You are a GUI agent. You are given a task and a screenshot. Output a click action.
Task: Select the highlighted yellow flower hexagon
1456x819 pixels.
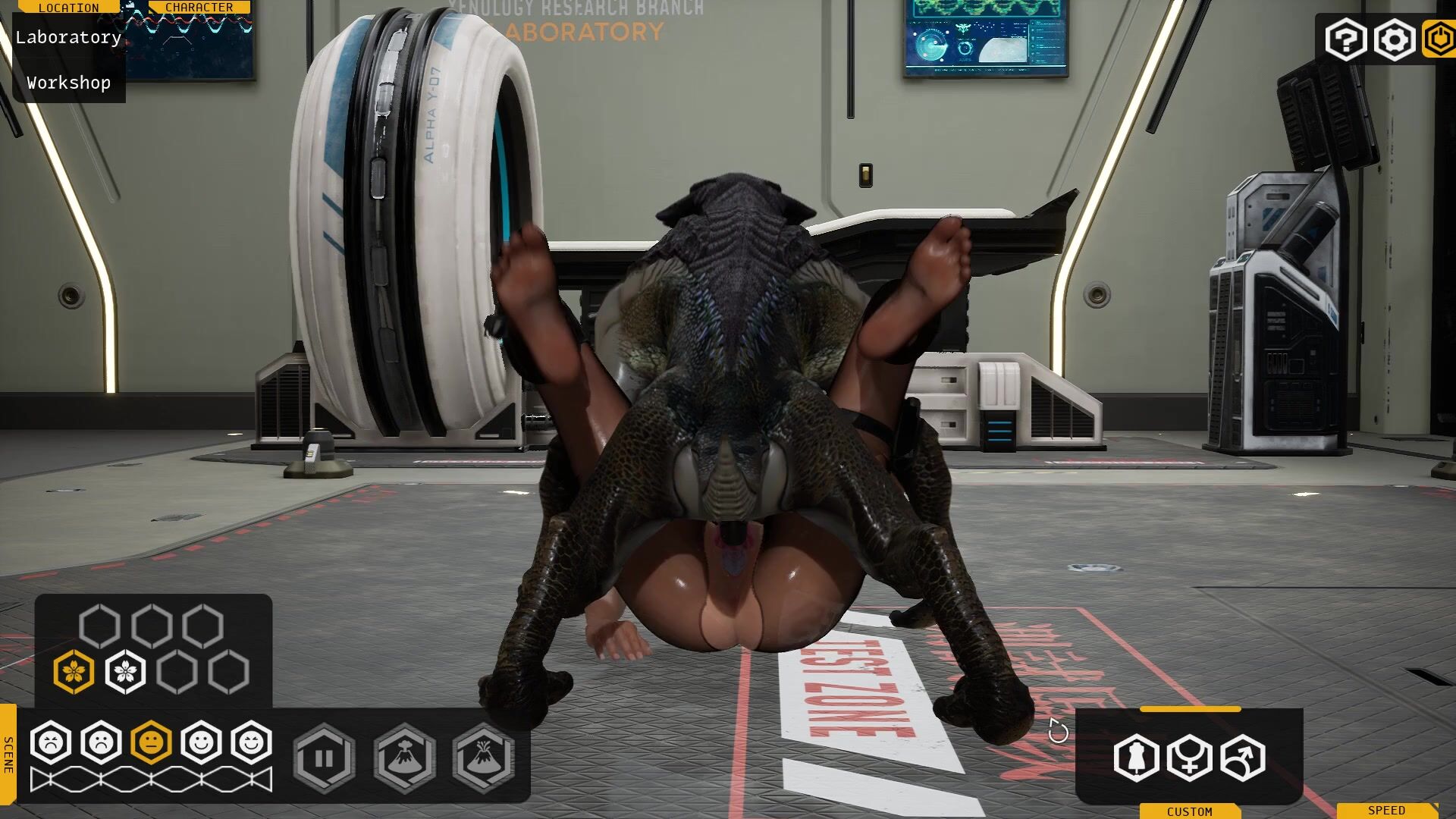[74, 672]
